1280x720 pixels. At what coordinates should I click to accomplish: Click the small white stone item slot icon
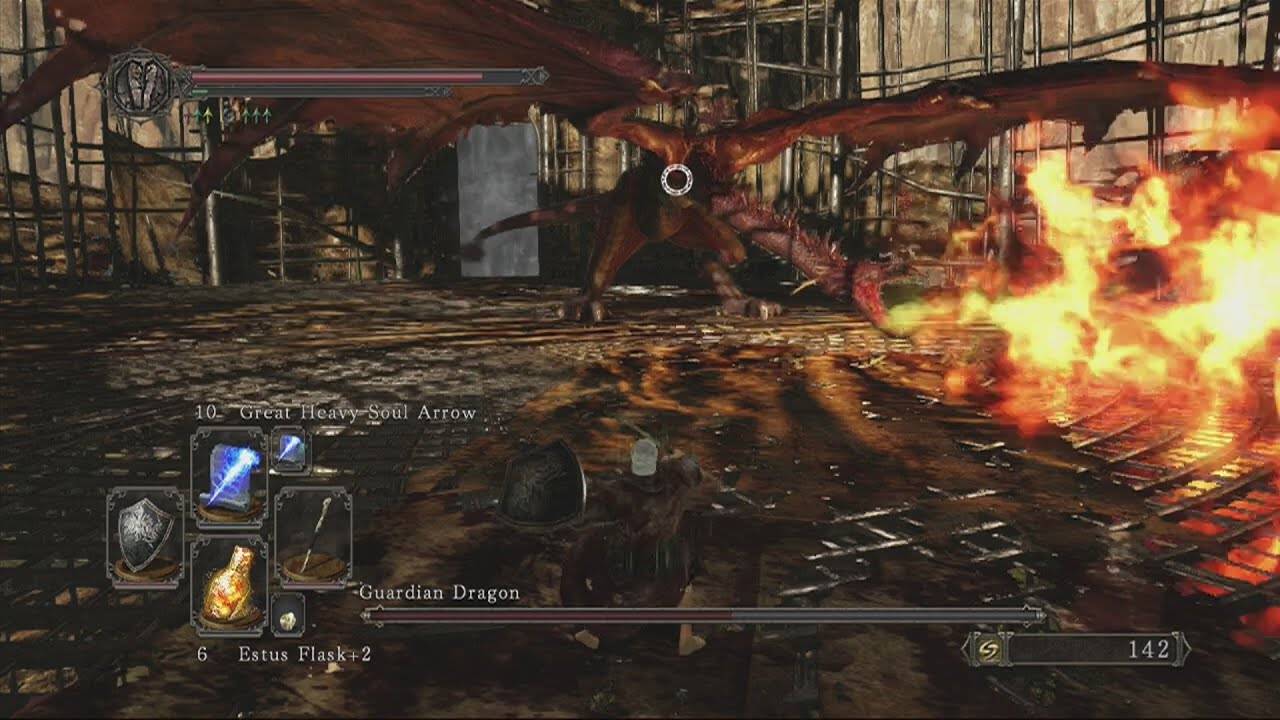(286, 616)
